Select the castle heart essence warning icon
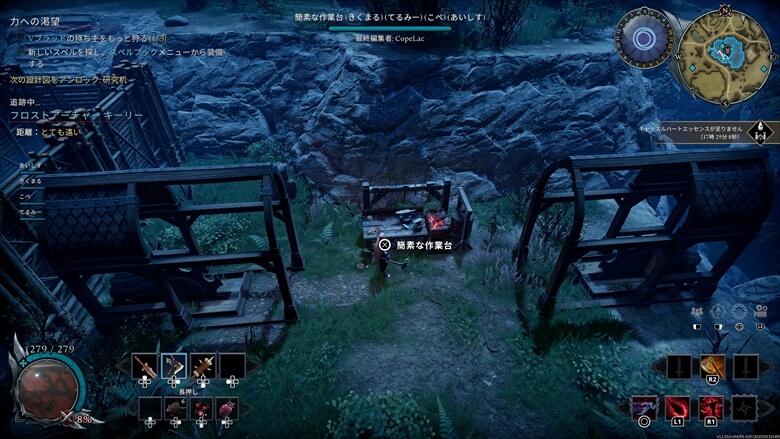Screen dimensions: 780x439 point(762,132)
